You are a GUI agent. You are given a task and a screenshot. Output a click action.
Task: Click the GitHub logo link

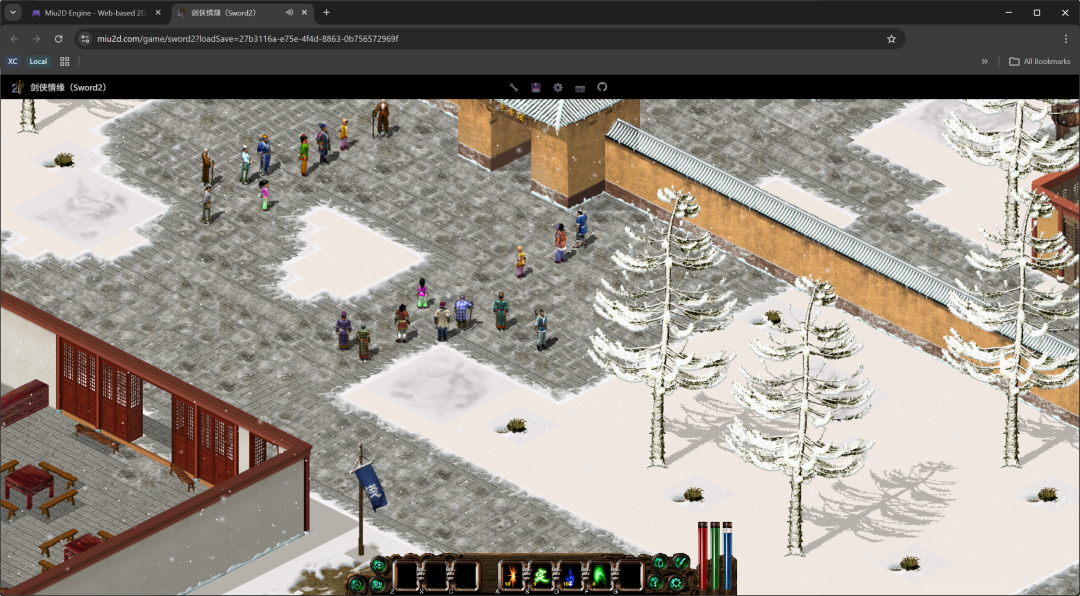pyautogui.click(x=602, y=87)
